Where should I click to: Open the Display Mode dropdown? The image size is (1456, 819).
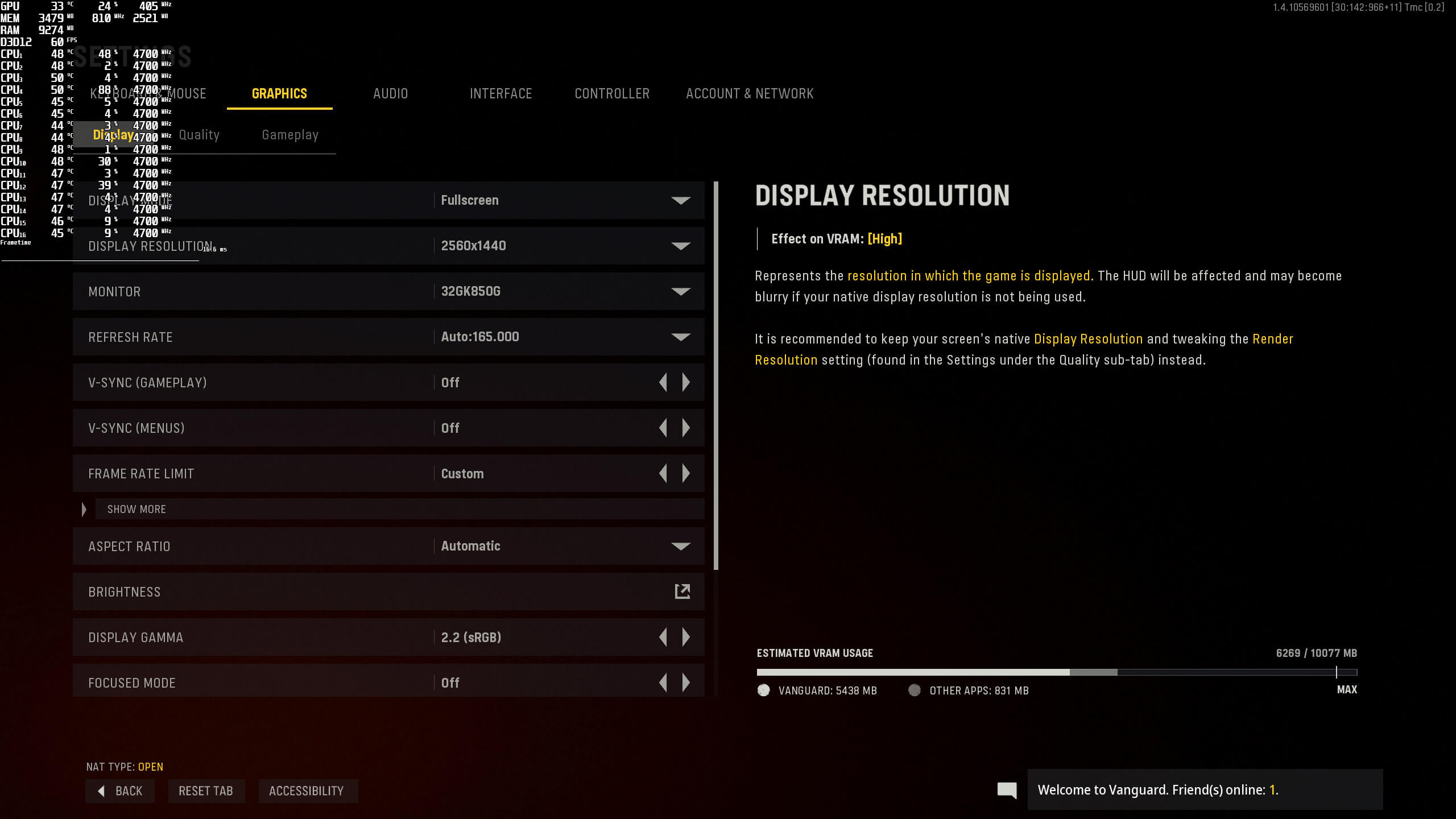(680, 200)
